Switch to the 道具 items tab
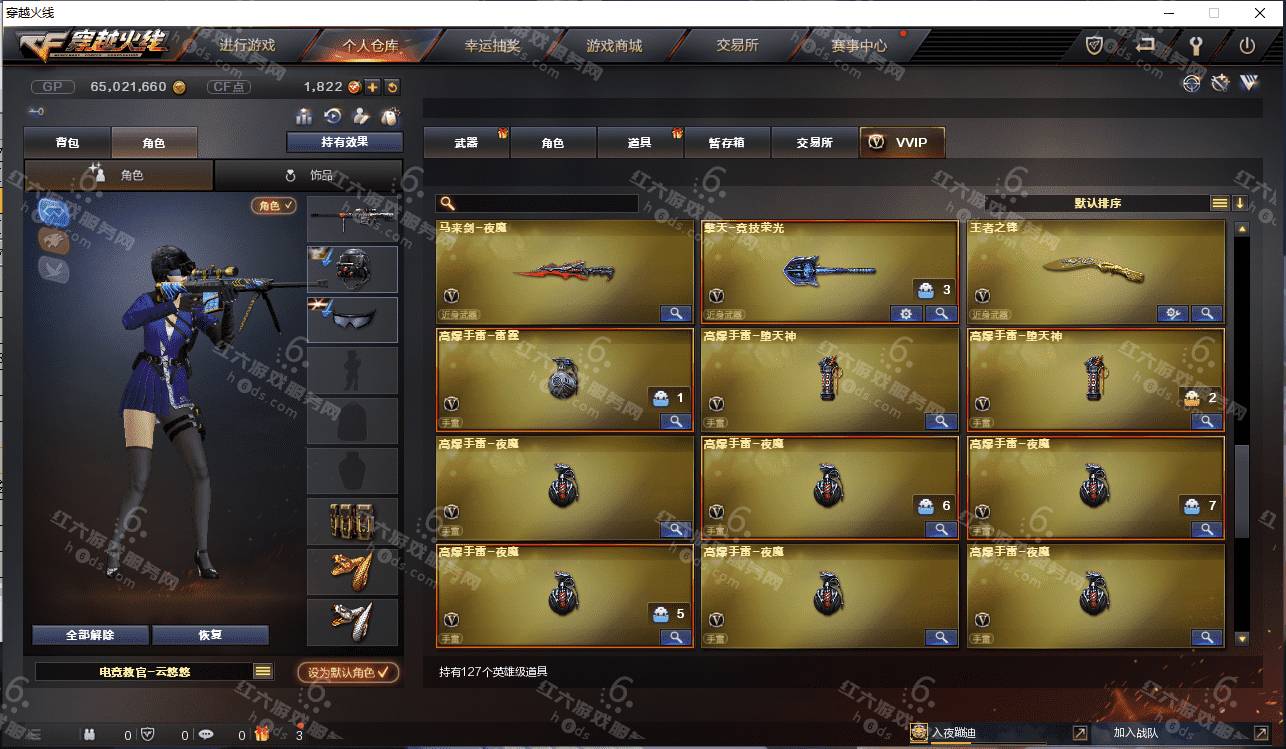 click(x=640, y=143)
